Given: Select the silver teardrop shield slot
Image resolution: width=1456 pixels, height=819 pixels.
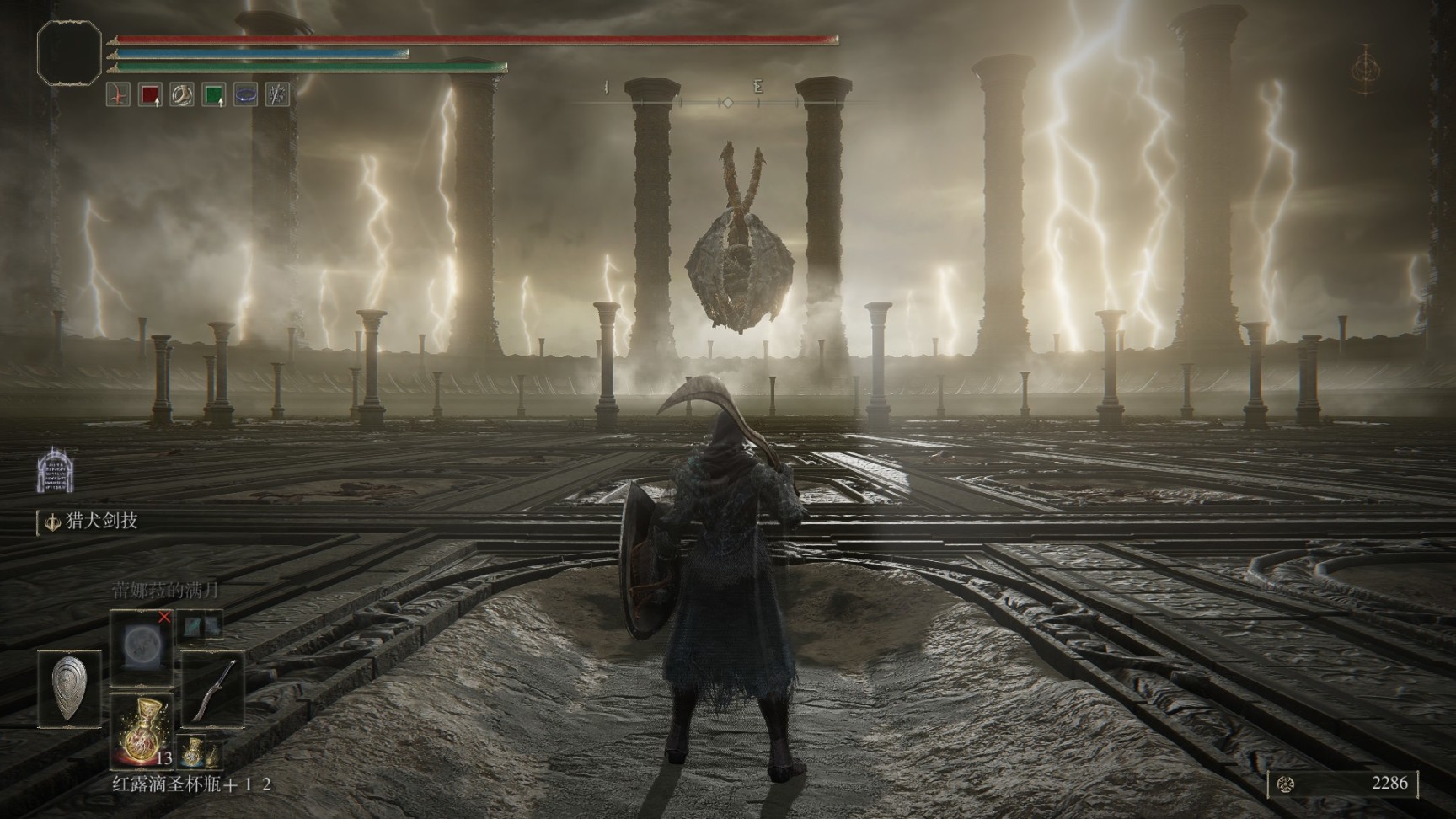Looking at the screenshot, I should (69, 688).
